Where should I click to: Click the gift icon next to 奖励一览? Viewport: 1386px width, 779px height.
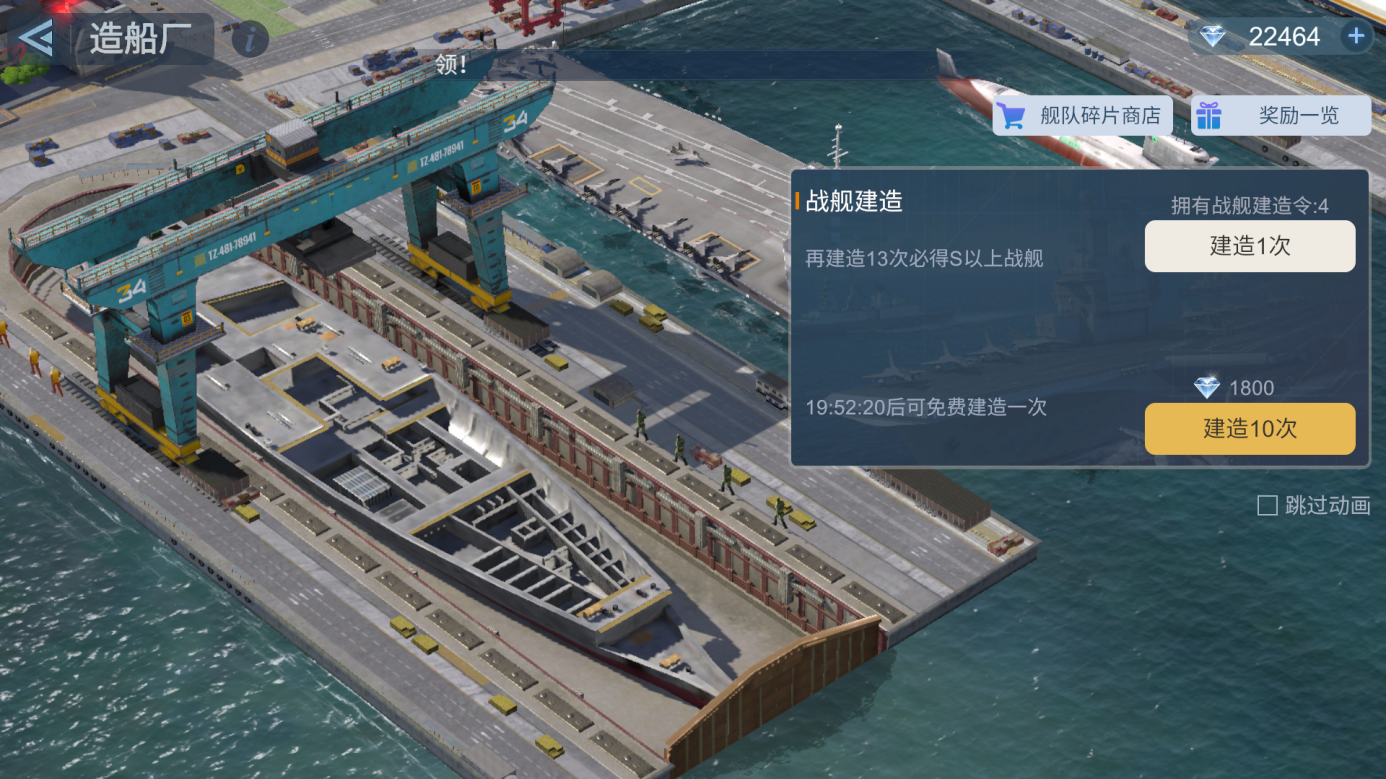click(x=1209, y=115)
